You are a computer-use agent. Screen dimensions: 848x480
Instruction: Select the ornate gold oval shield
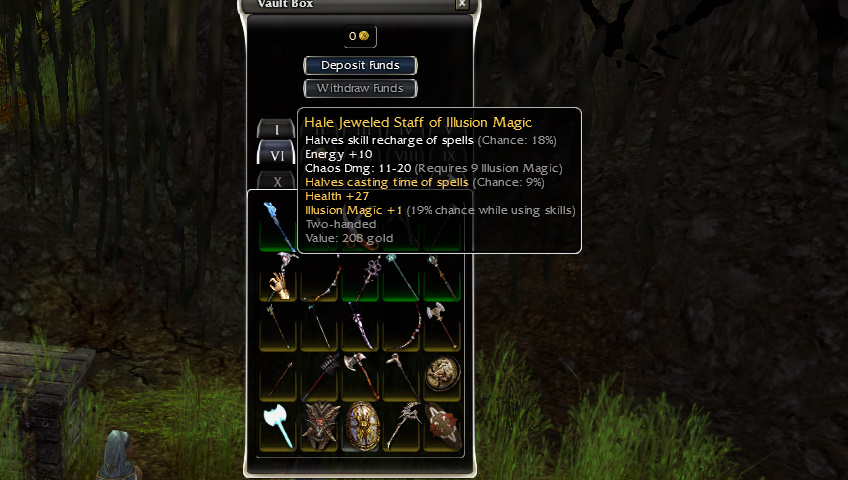click(361, 427)
